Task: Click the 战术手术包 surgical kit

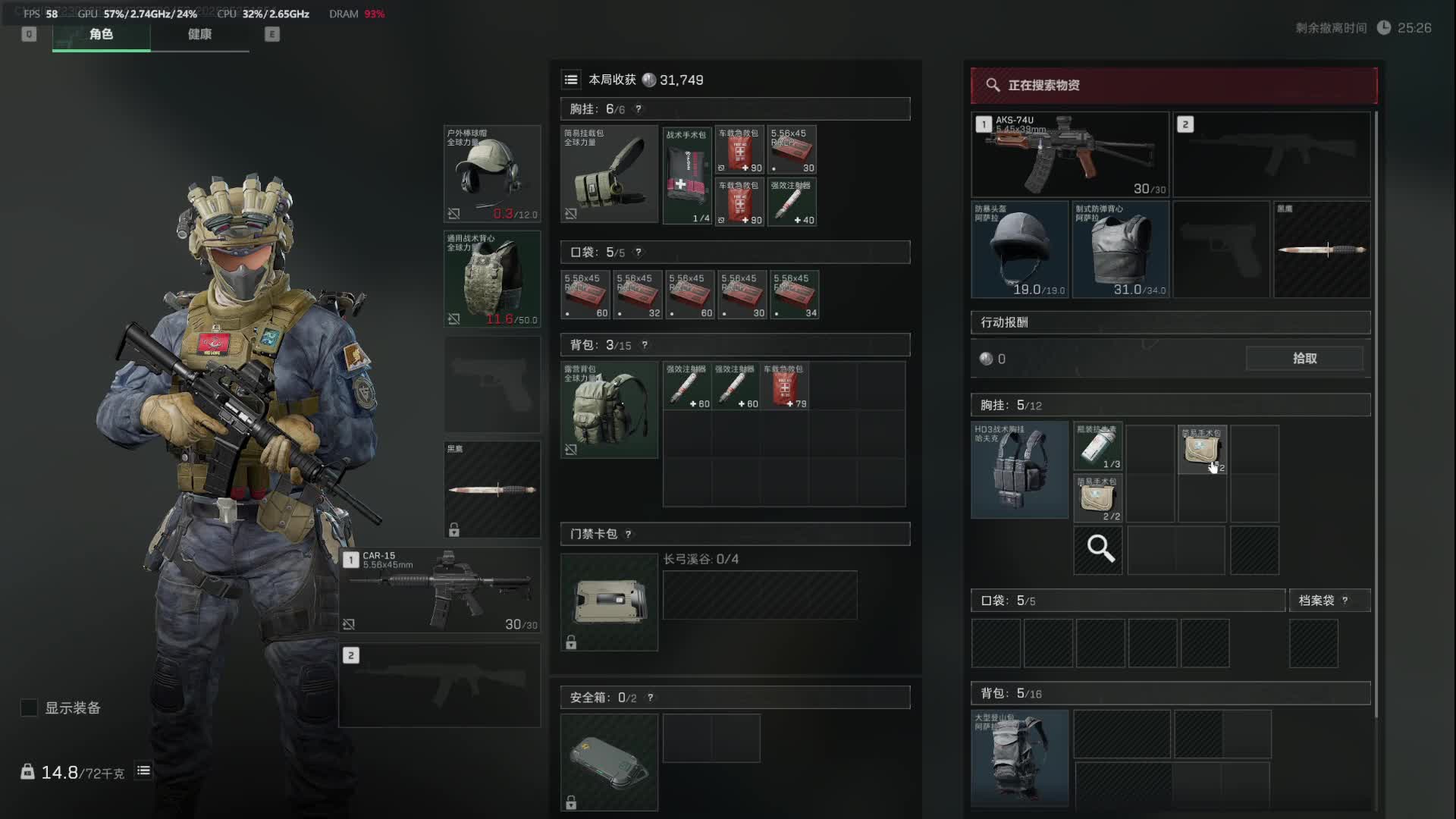Action: pos(687,176)
